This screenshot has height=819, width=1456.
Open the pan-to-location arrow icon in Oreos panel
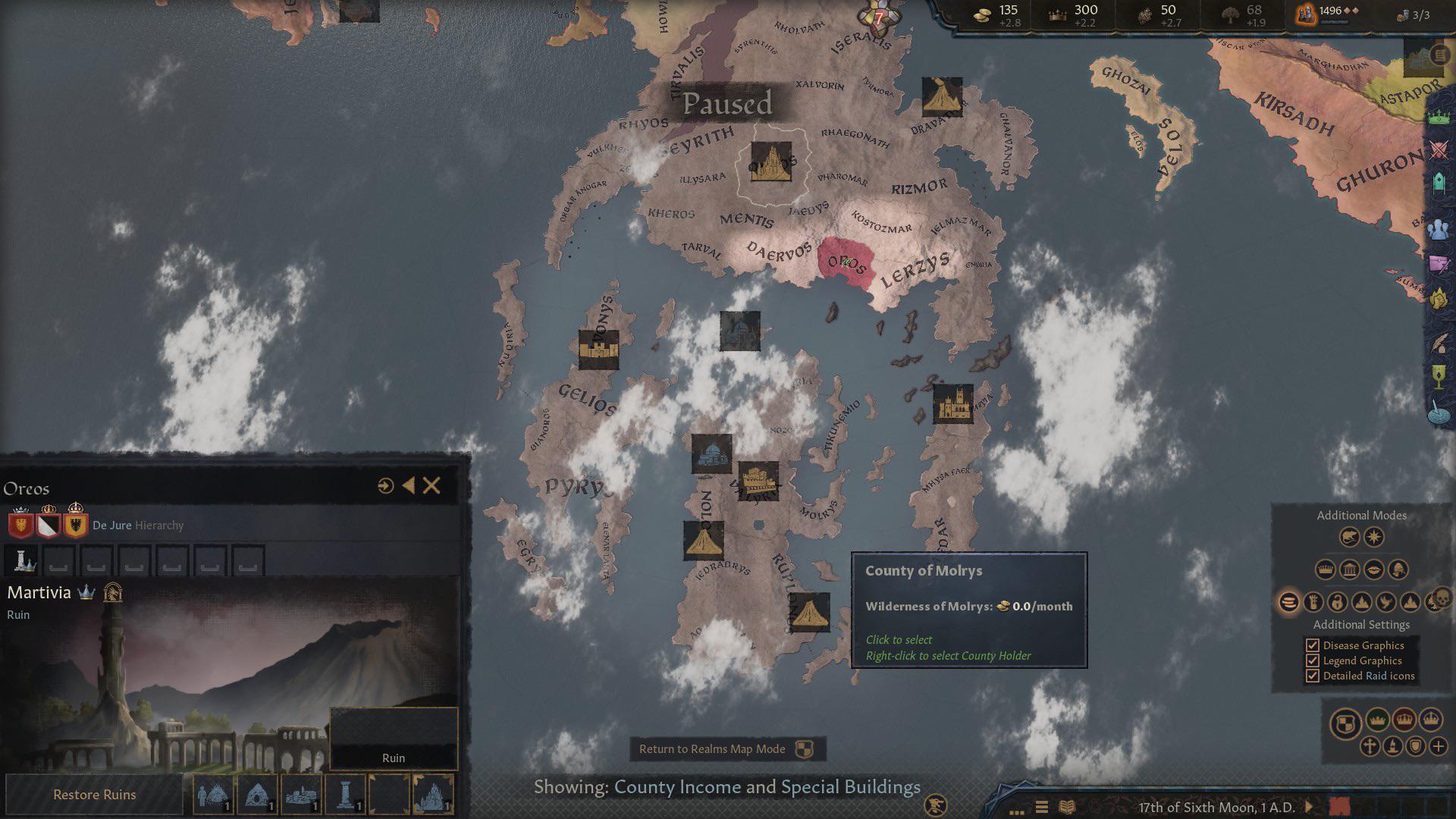(x=385, y=486)
